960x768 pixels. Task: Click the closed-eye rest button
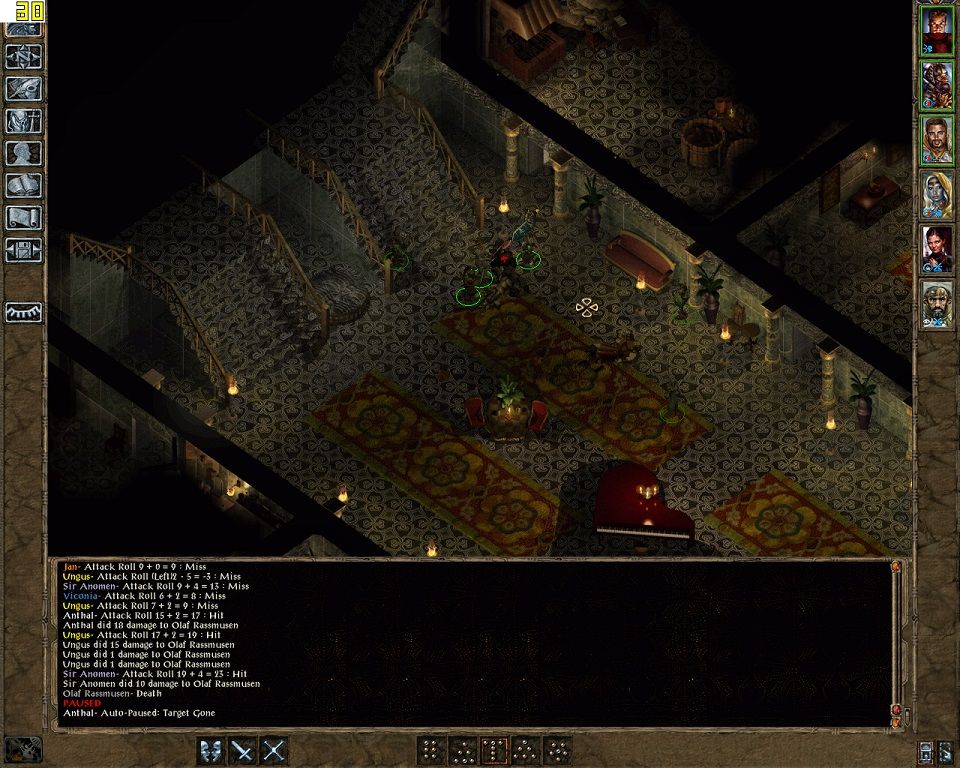click(23, 312)
